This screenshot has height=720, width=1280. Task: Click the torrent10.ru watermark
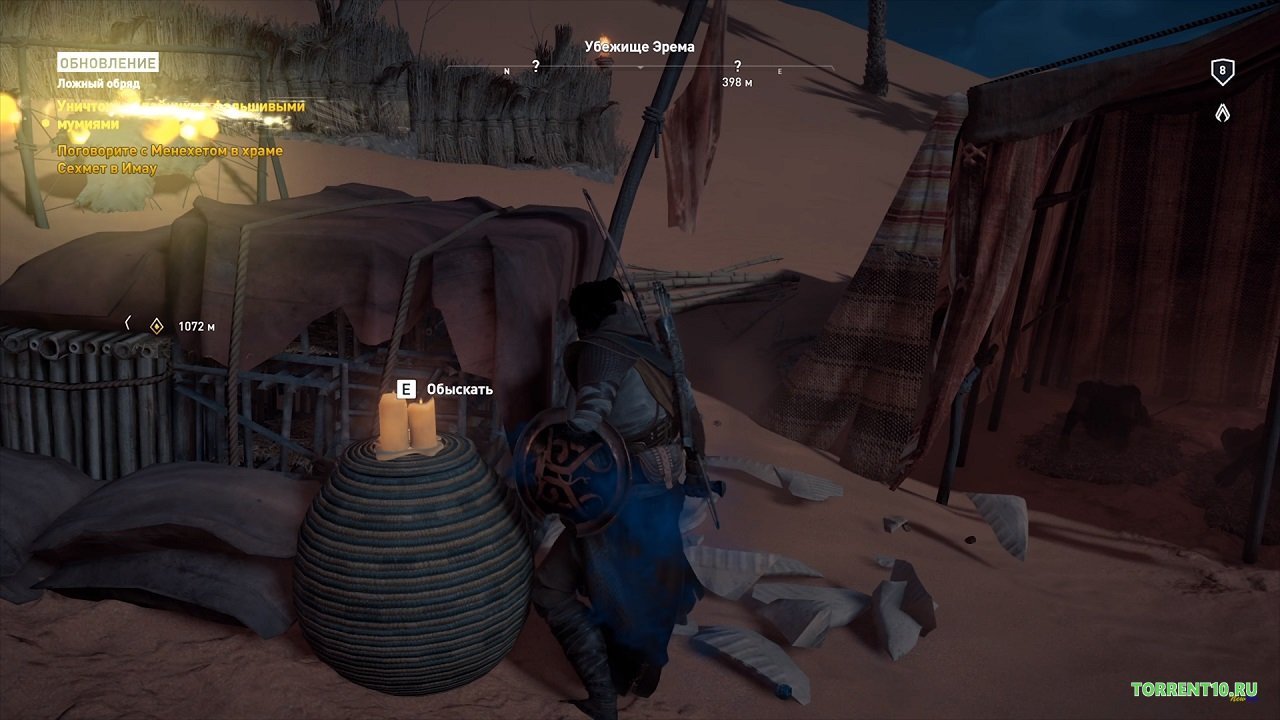click(1194, 690)
